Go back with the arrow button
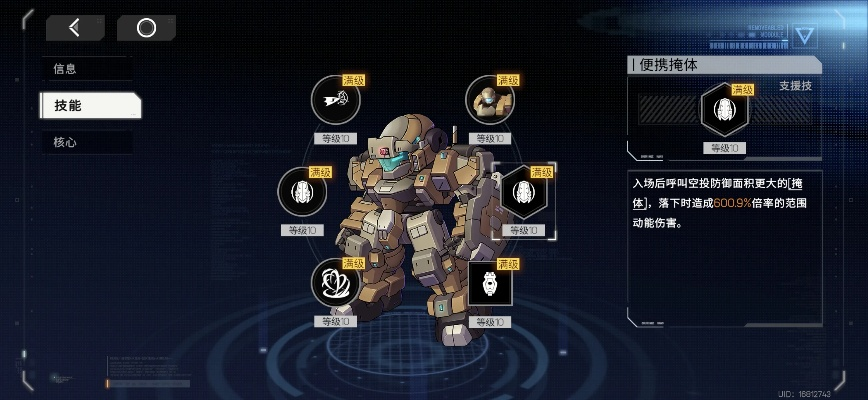 (x=74, y=28)
